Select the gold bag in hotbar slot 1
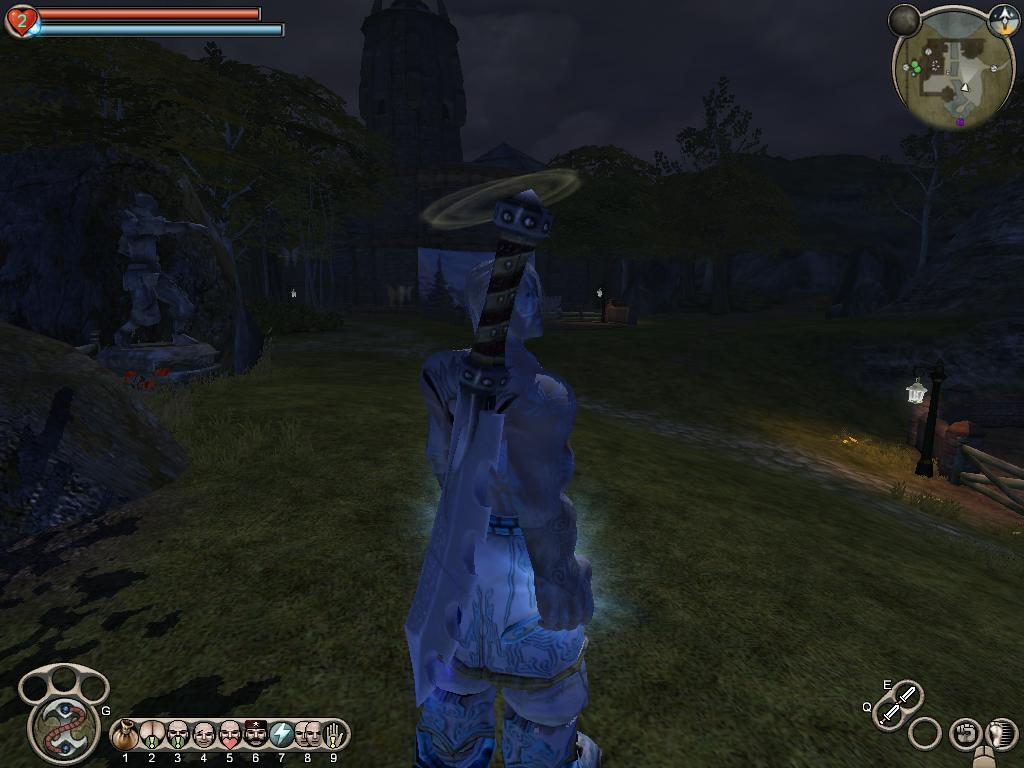1024x768 pixels. tap(126, 736)
